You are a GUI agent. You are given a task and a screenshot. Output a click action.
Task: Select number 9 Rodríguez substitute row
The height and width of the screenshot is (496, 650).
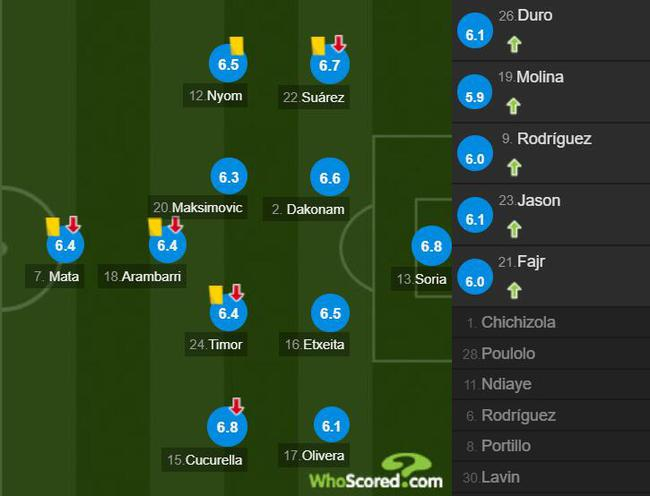point(550,153)
